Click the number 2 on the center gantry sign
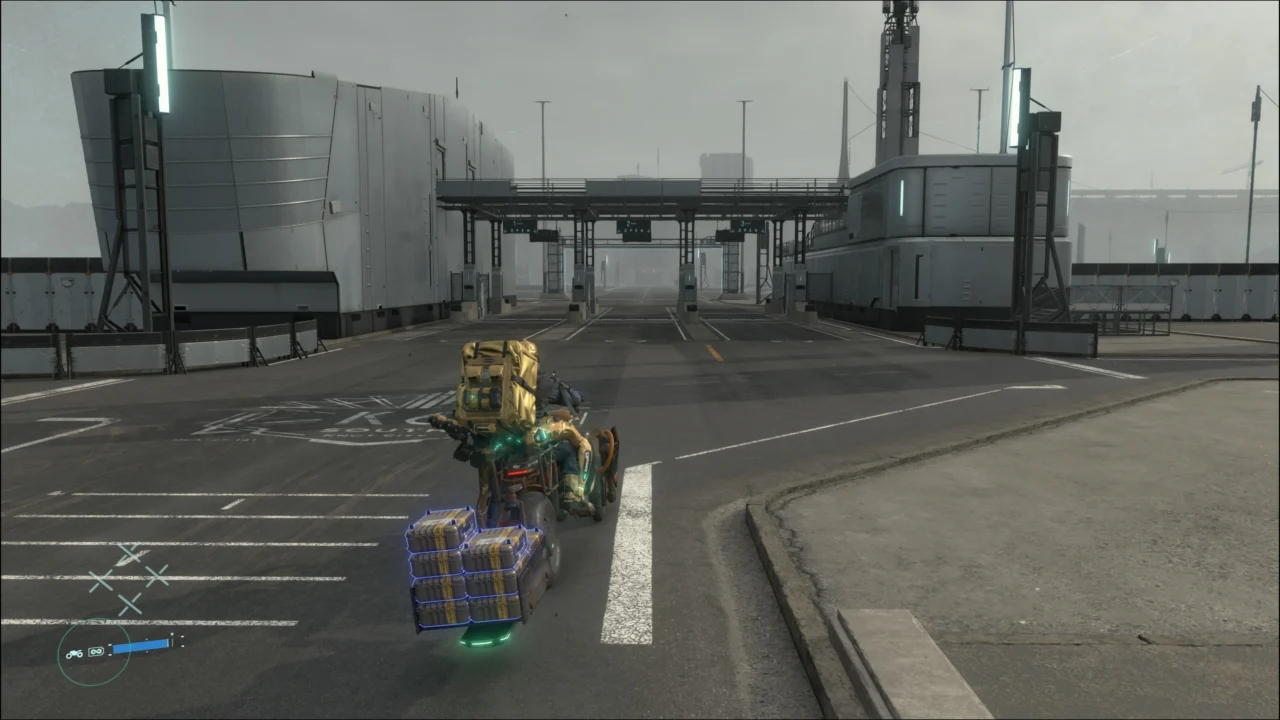This screenshot has width=1280, height=720. [629, 222]
